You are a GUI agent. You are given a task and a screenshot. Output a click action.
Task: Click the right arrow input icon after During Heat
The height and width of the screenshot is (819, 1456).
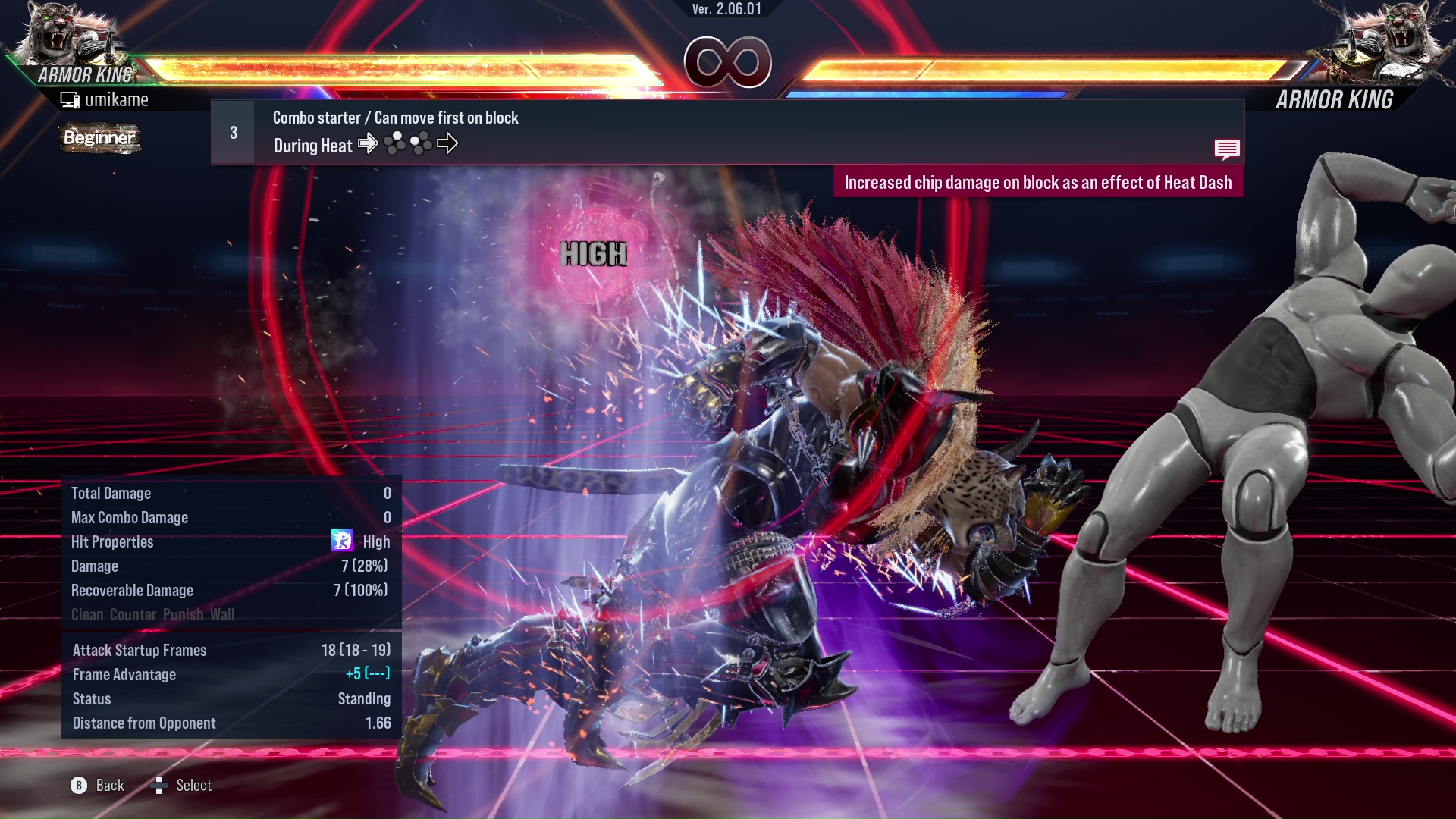(x=369, y=144)
